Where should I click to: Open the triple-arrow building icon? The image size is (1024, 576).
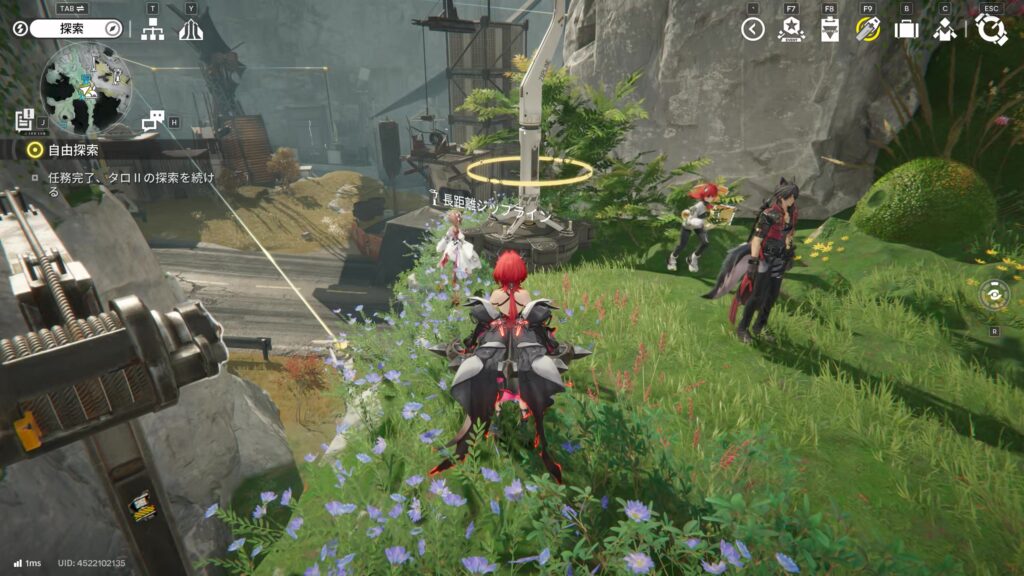click(x=191, y=29)
